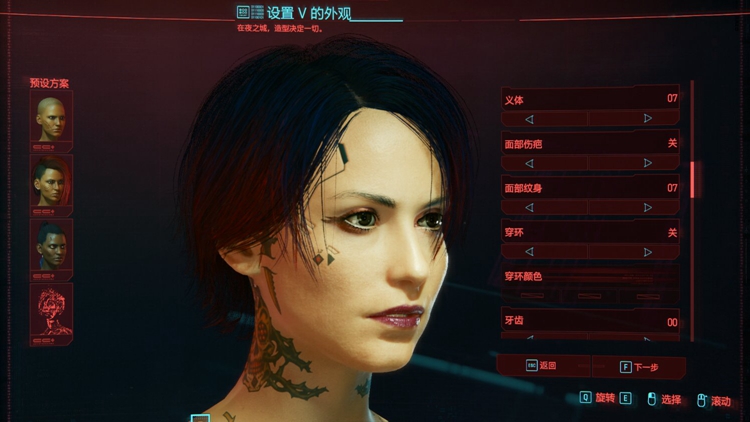Click the left arrow for 穿环 piercings
This screenshot has height=422, width=750.
tap(529, 252)
